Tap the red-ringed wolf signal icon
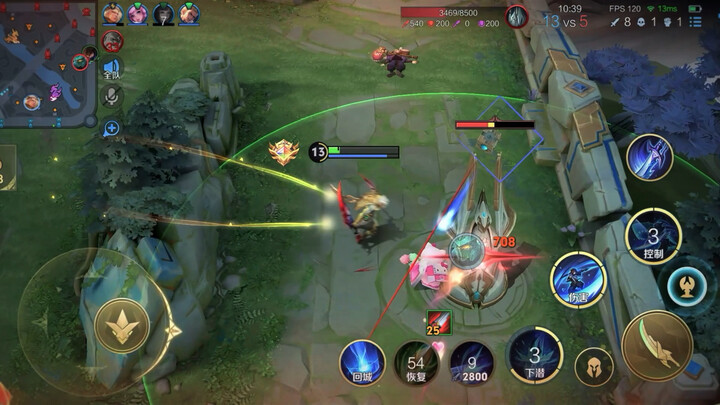This screenshot has height=405, width=720. (112, 42)
